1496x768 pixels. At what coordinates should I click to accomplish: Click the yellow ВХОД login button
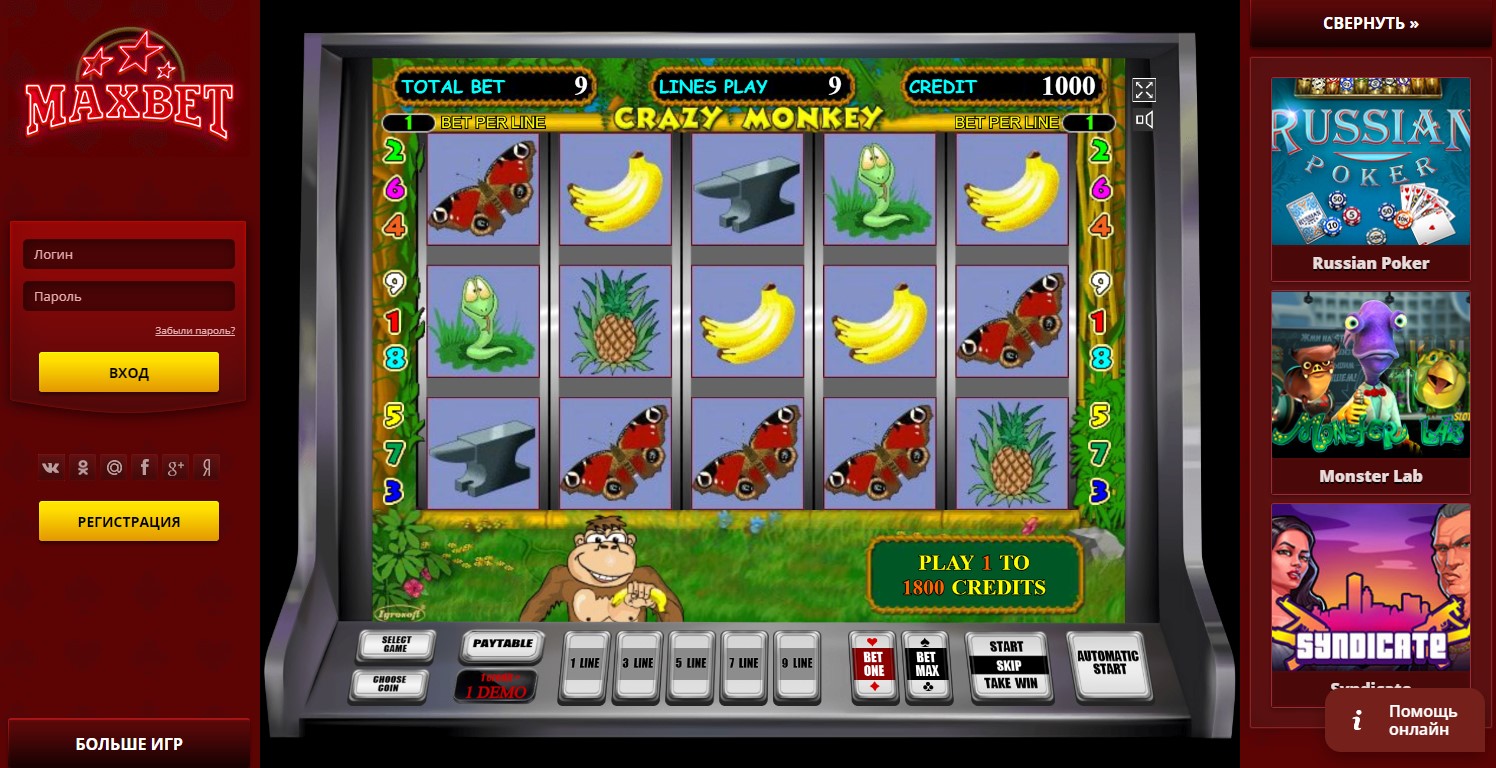pyautogui.click(x=129, y=372)
